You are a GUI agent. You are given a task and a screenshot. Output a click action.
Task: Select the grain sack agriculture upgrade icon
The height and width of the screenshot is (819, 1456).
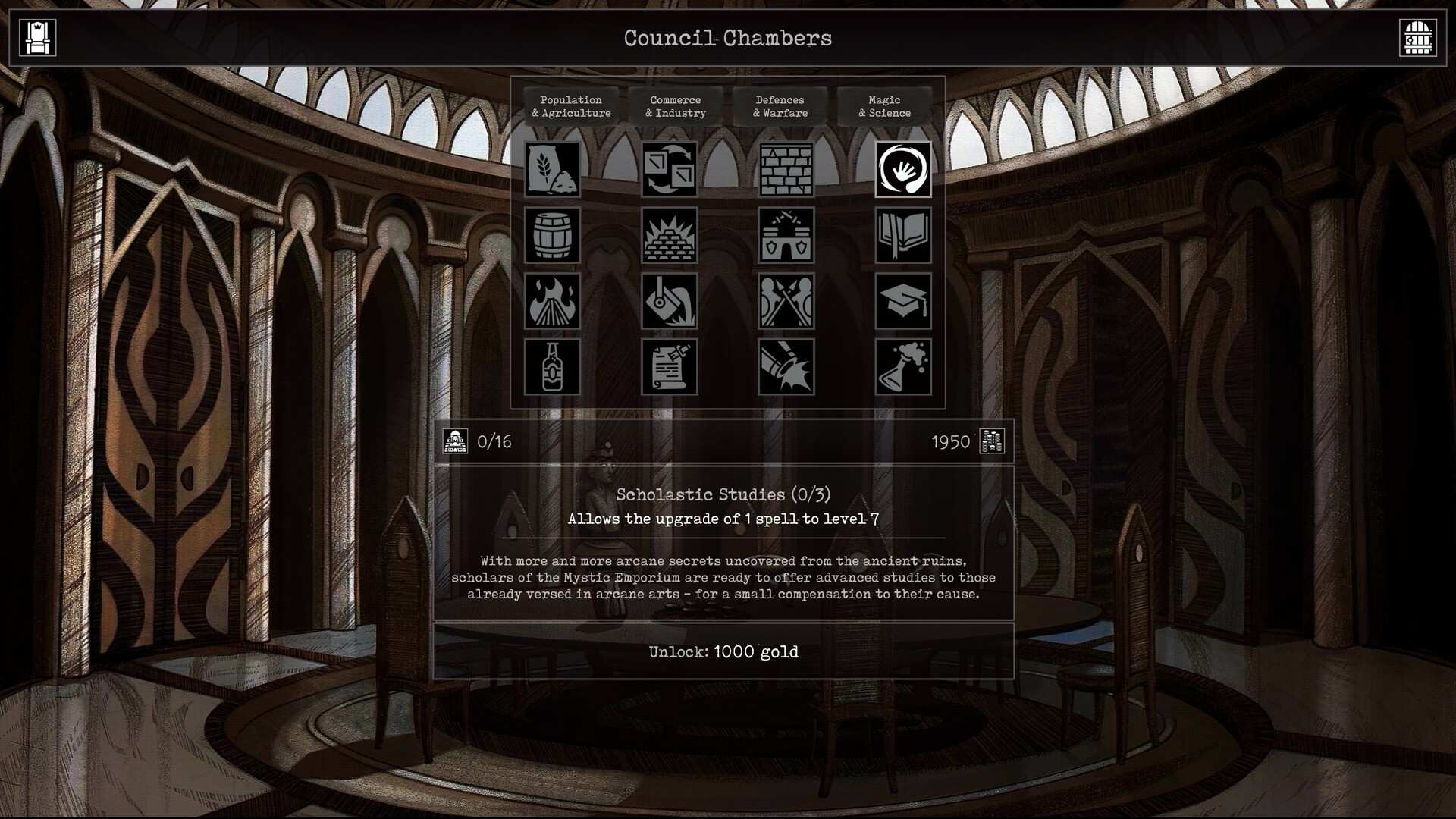552,170
